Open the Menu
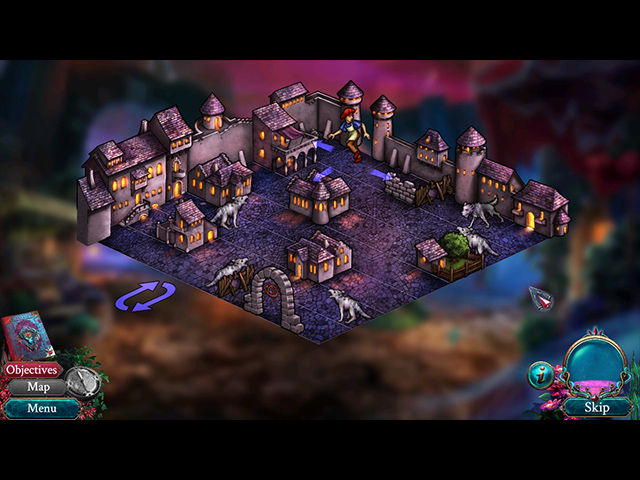The image size is (640, 480). pos(41,408)
